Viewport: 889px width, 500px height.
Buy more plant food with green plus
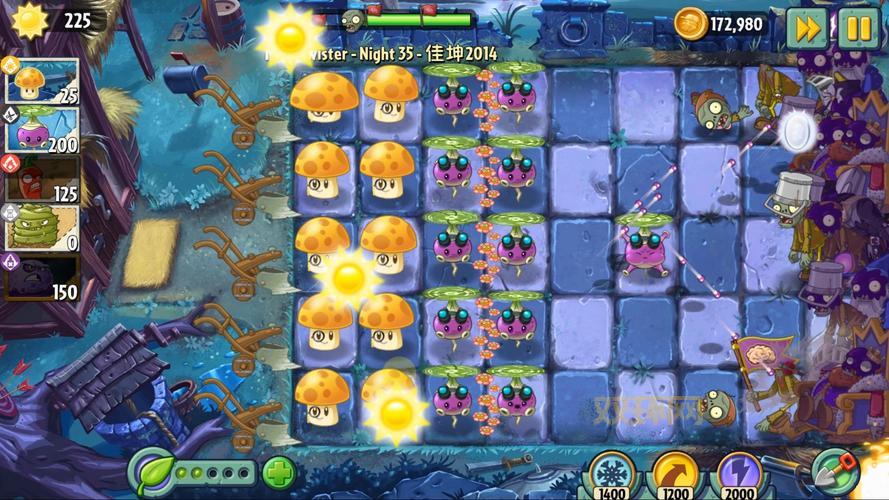(278, 472)
